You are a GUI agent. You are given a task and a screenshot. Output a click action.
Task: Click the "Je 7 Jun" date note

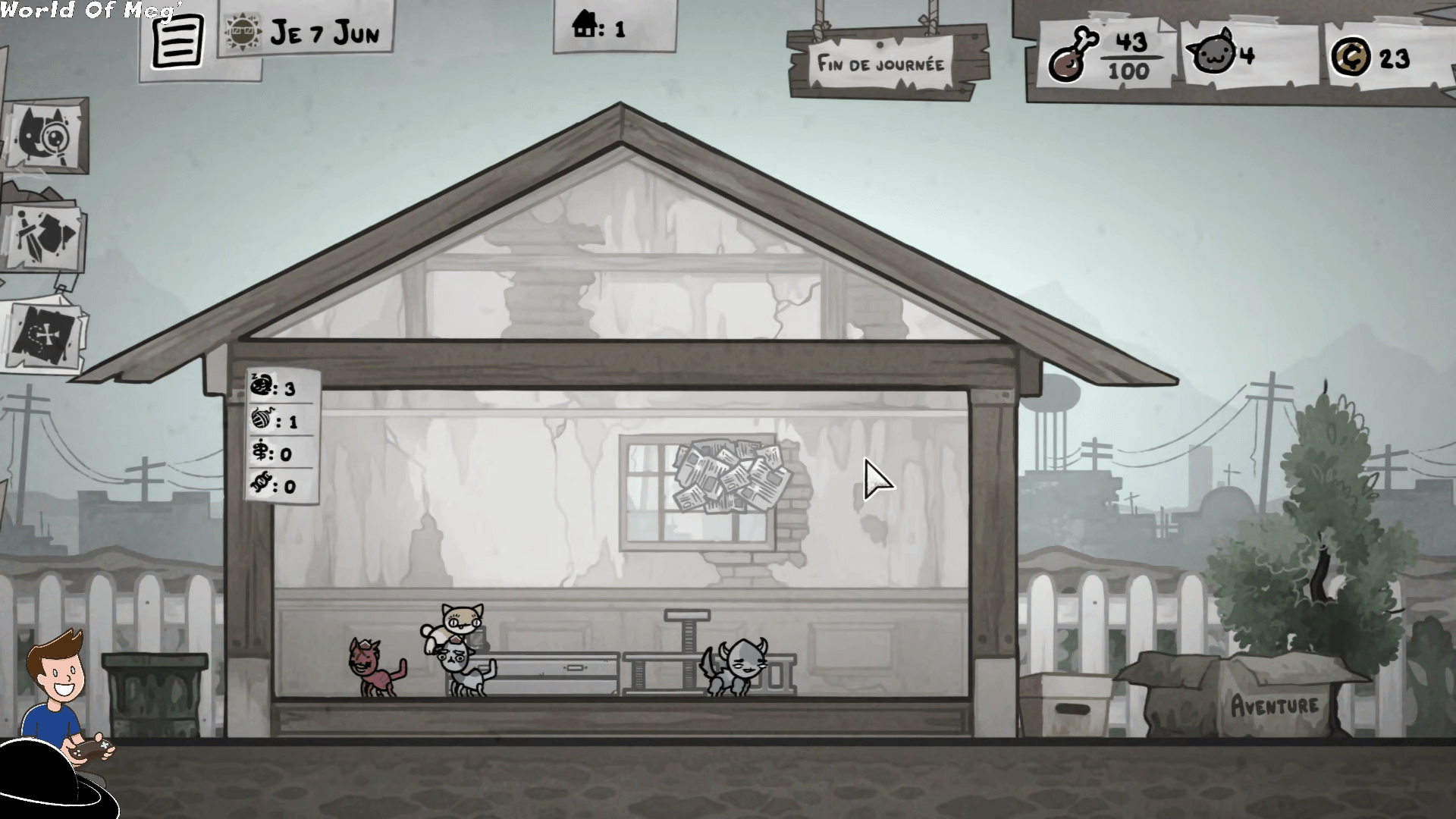306,31
